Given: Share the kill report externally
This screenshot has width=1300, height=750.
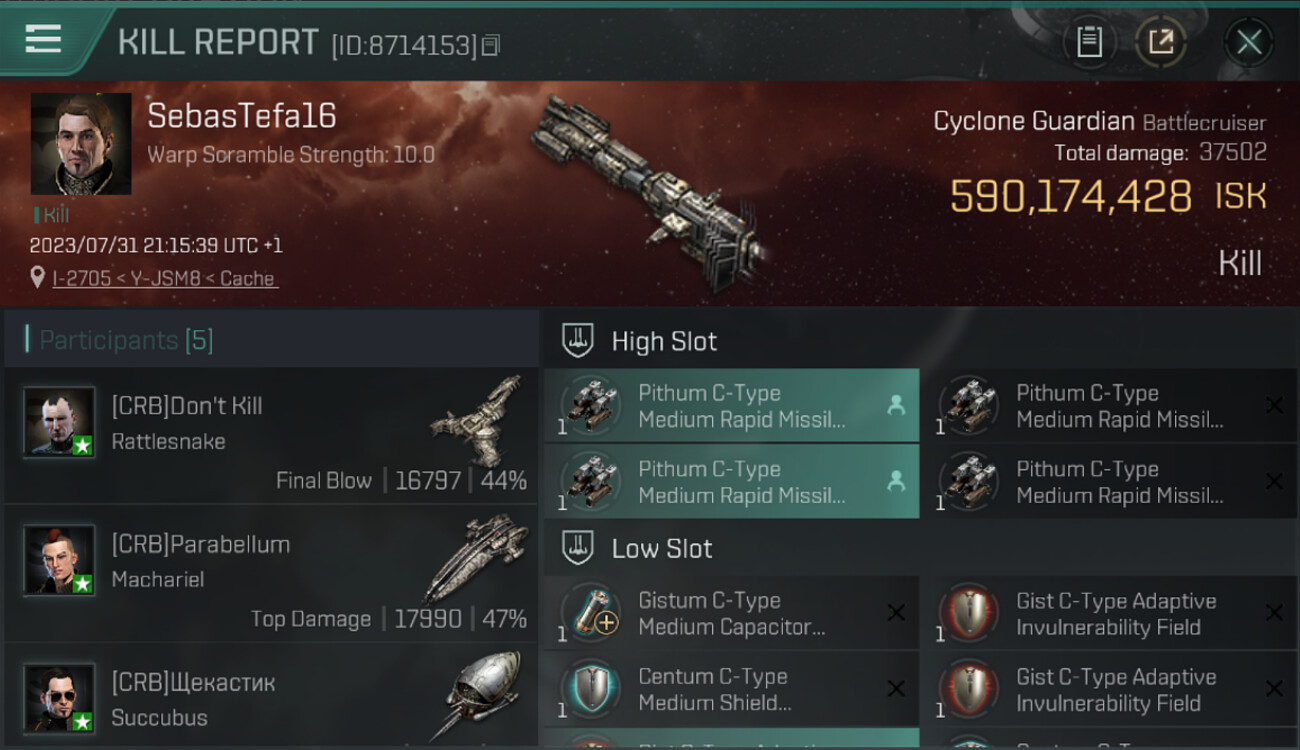Looking at the screenshot, I should coord(1160,42).
